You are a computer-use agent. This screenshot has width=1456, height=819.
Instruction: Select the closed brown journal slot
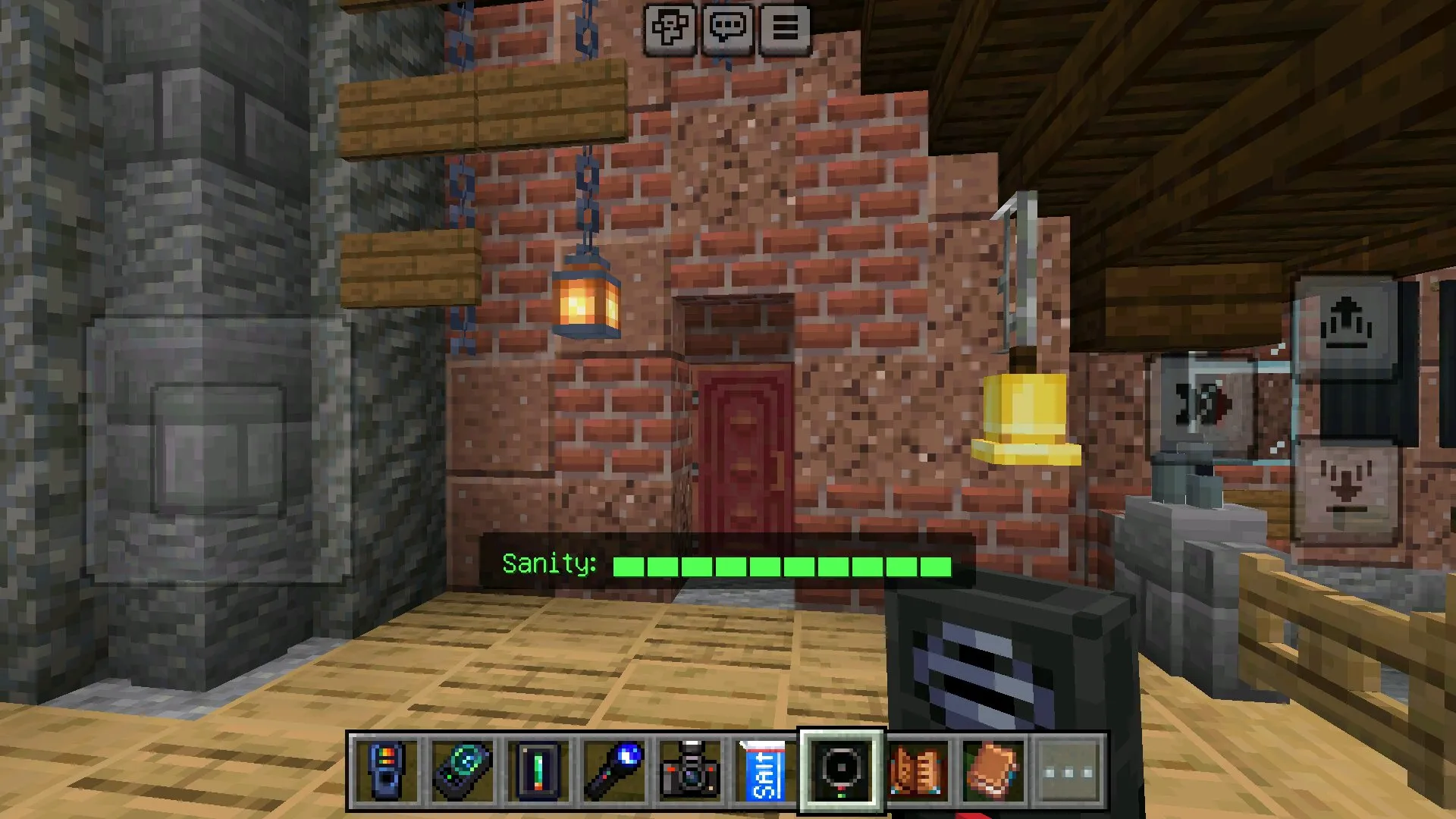[x=993, y=771]
